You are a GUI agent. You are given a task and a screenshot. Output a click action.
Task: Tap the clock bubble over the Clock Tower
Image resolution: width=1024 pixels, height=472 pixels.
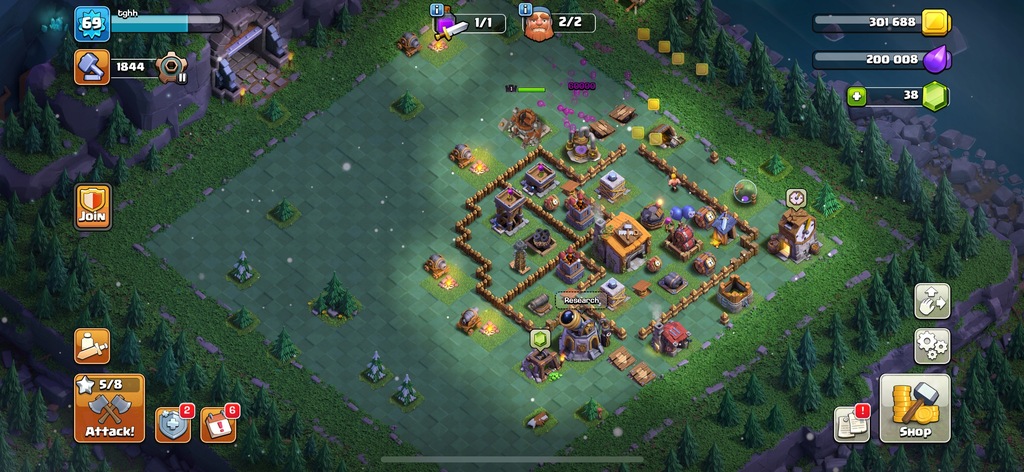(x=795, y=198)
